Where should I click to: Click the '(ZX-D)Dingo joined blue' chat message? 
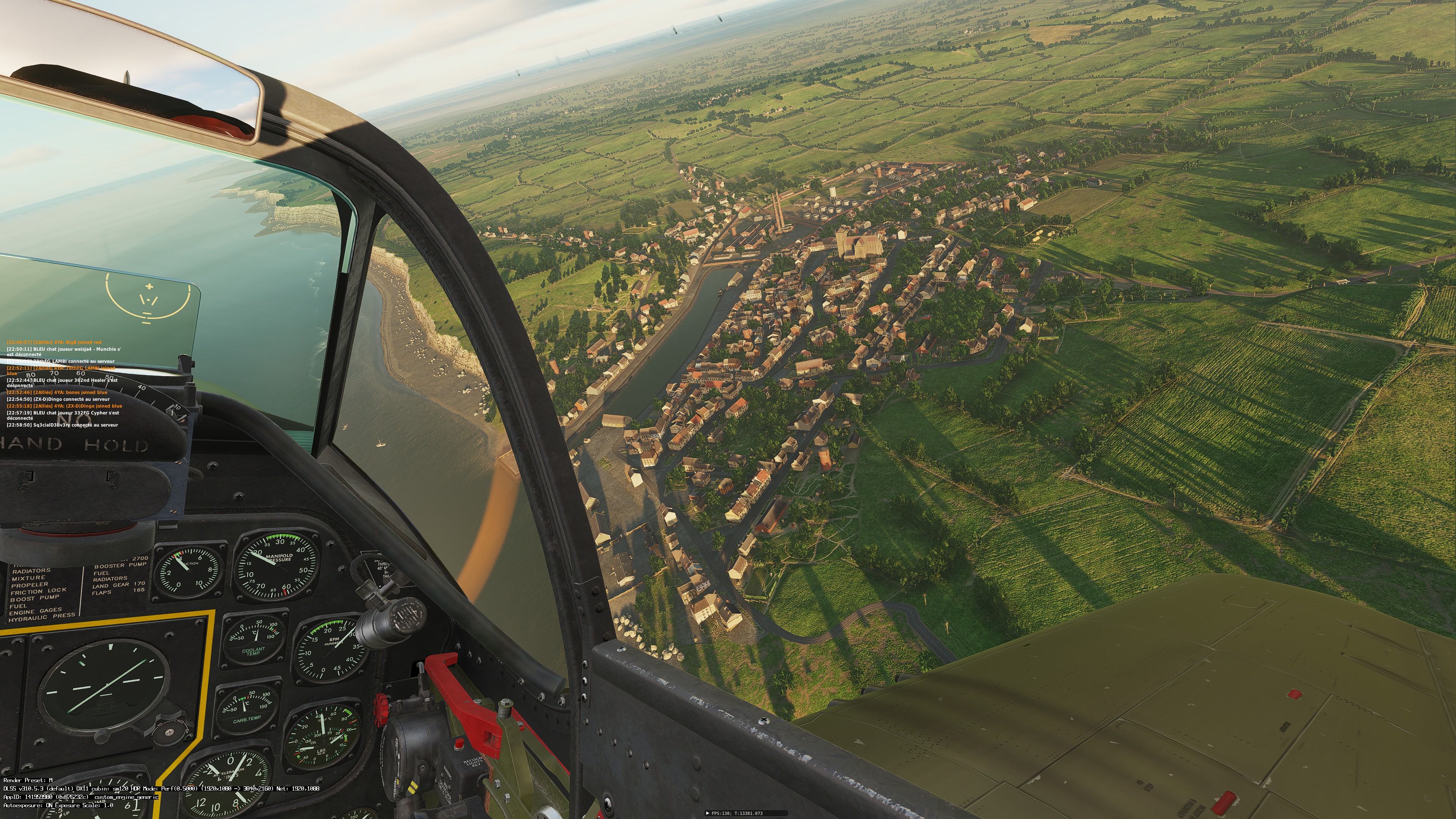pyautogui.click(x=64, y=406)
